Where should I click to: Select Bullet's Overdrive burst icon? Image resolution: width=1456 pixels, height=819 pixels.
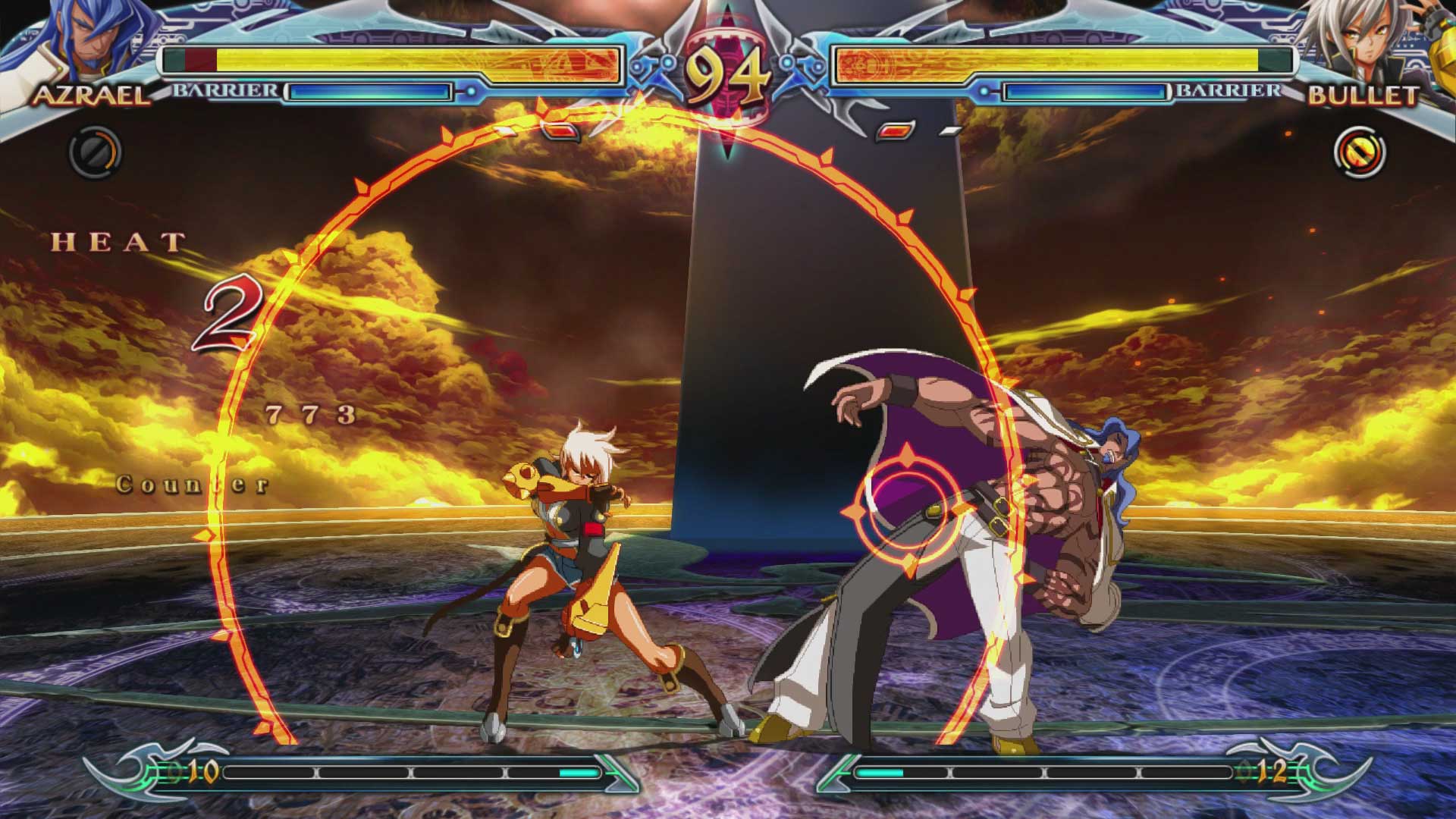coord(1362,150)
